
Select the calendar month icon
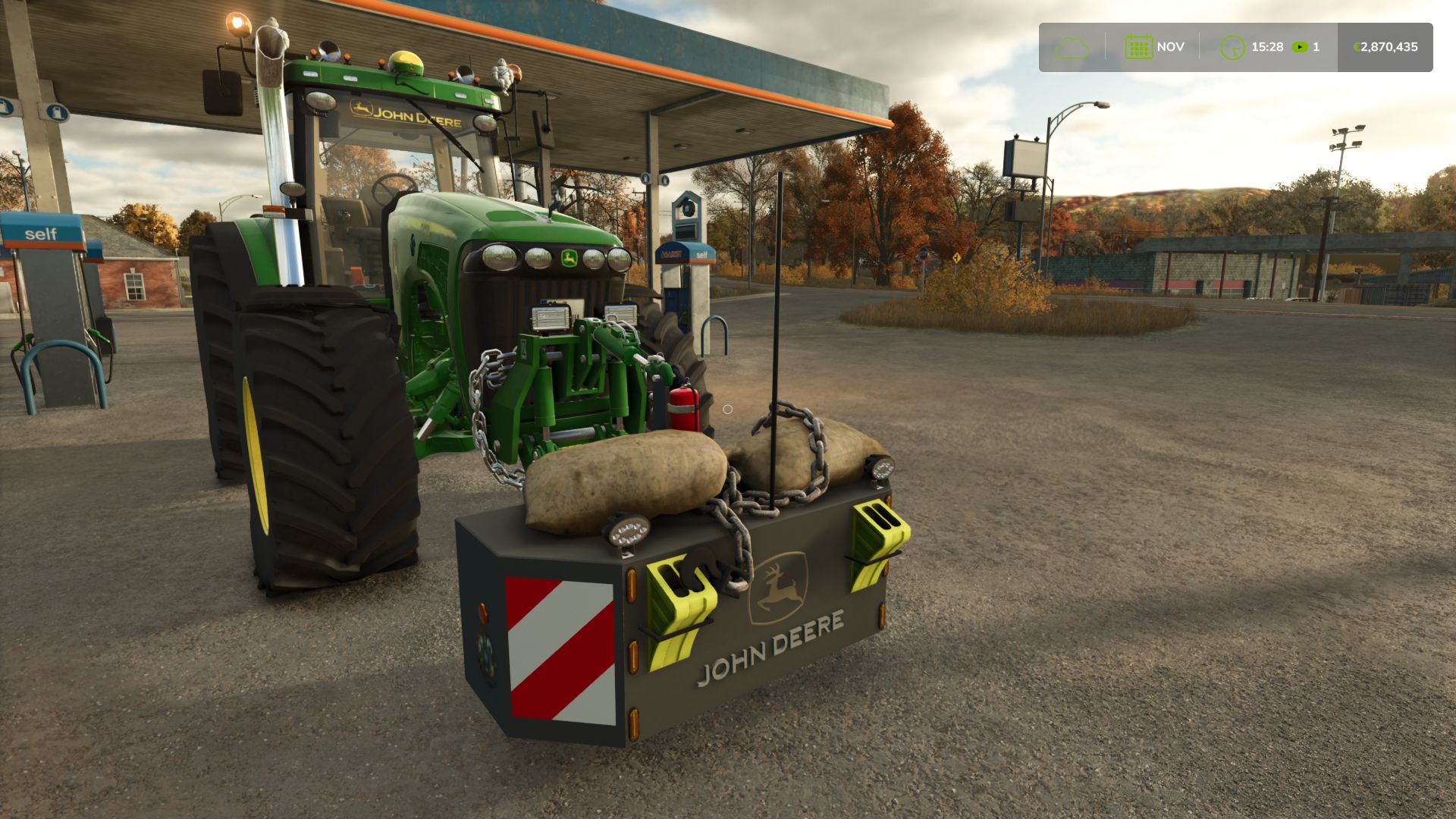click(x=1138, y=47)
